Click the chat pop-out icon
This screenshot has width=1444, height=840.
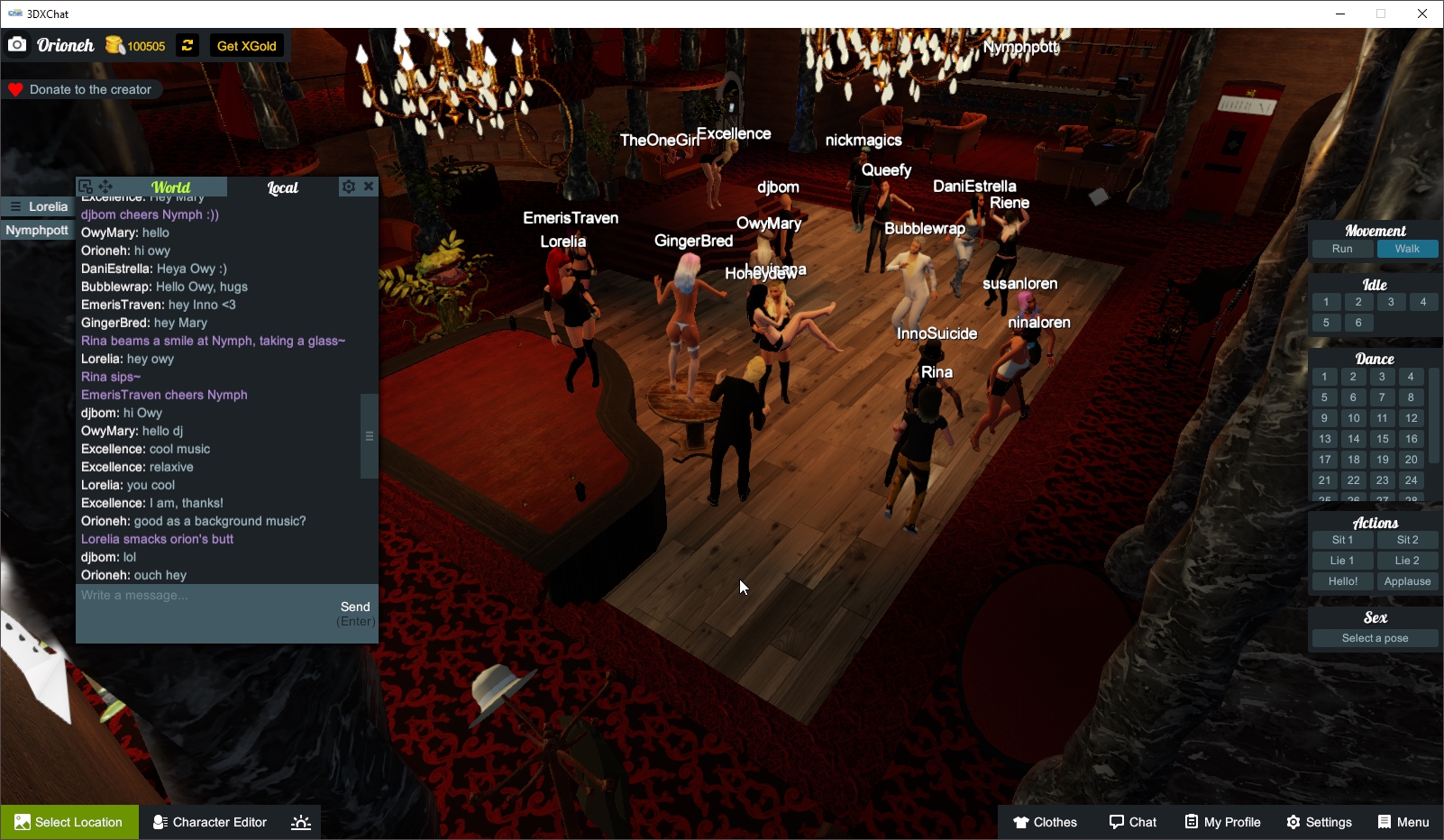85,185
